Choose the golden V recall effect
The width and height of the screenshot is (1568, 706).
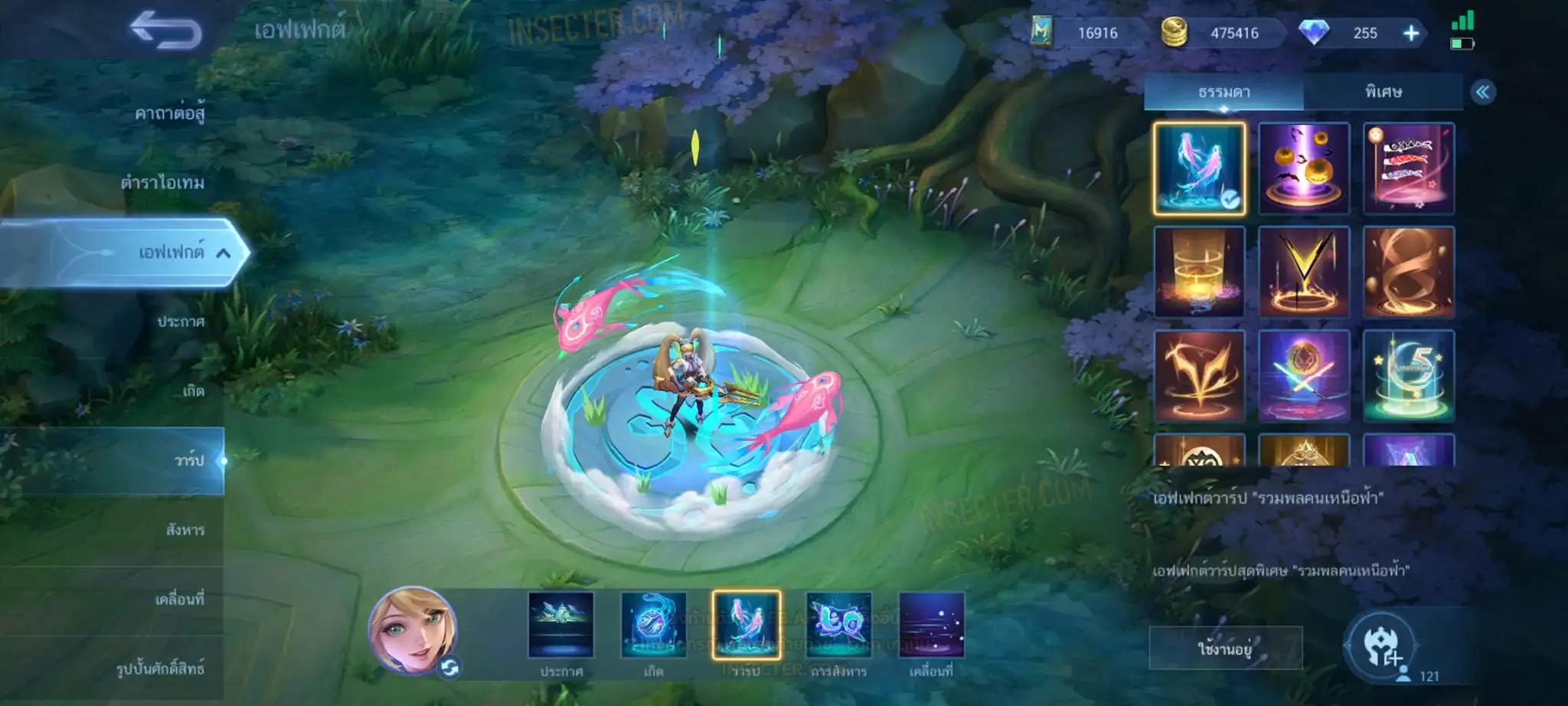[1303, 272]
